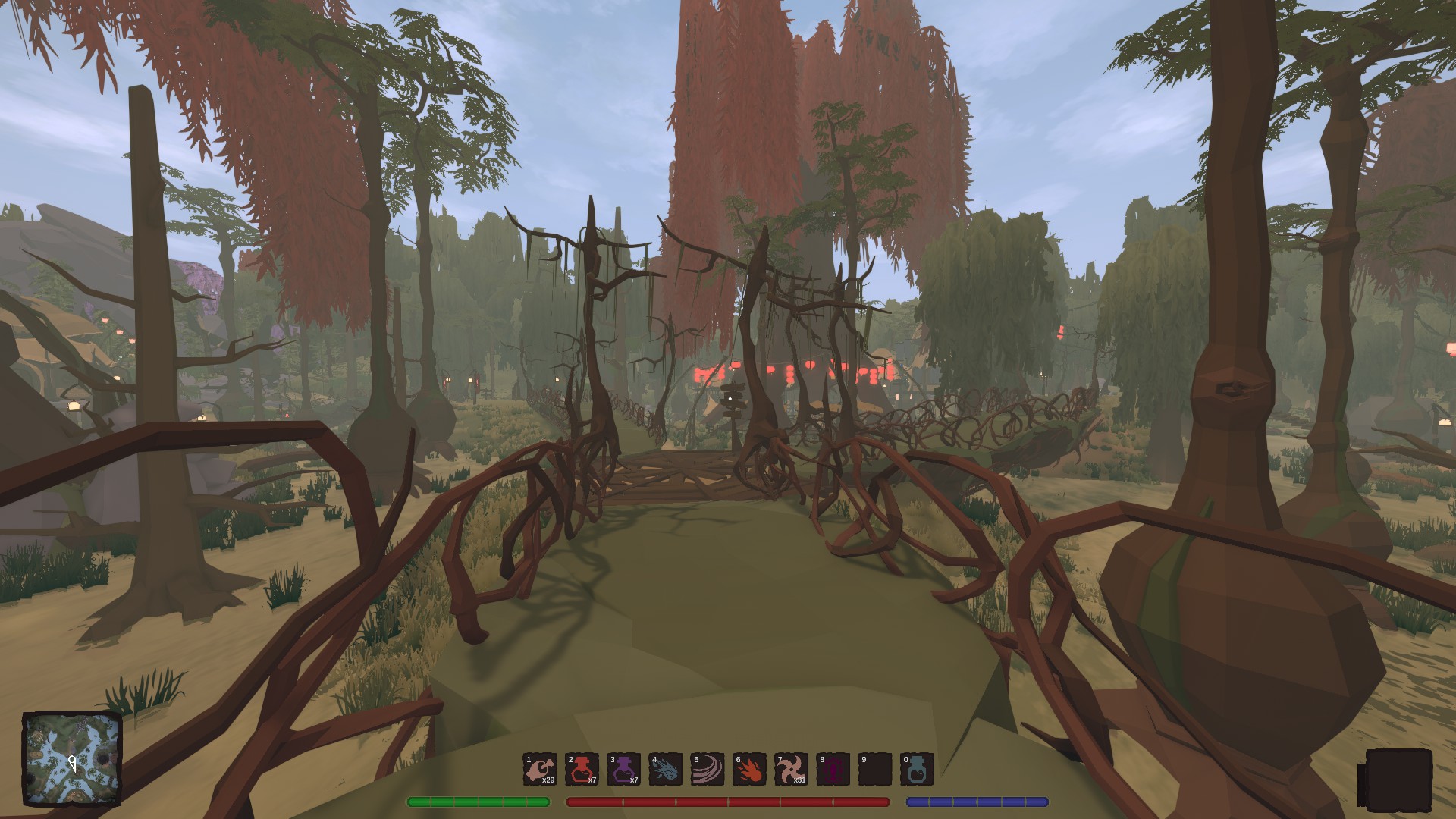Cast the orange fireball ability
The height and width of the screenshot is (819, 1456).
pyautogui.click(x=748, y=769)
